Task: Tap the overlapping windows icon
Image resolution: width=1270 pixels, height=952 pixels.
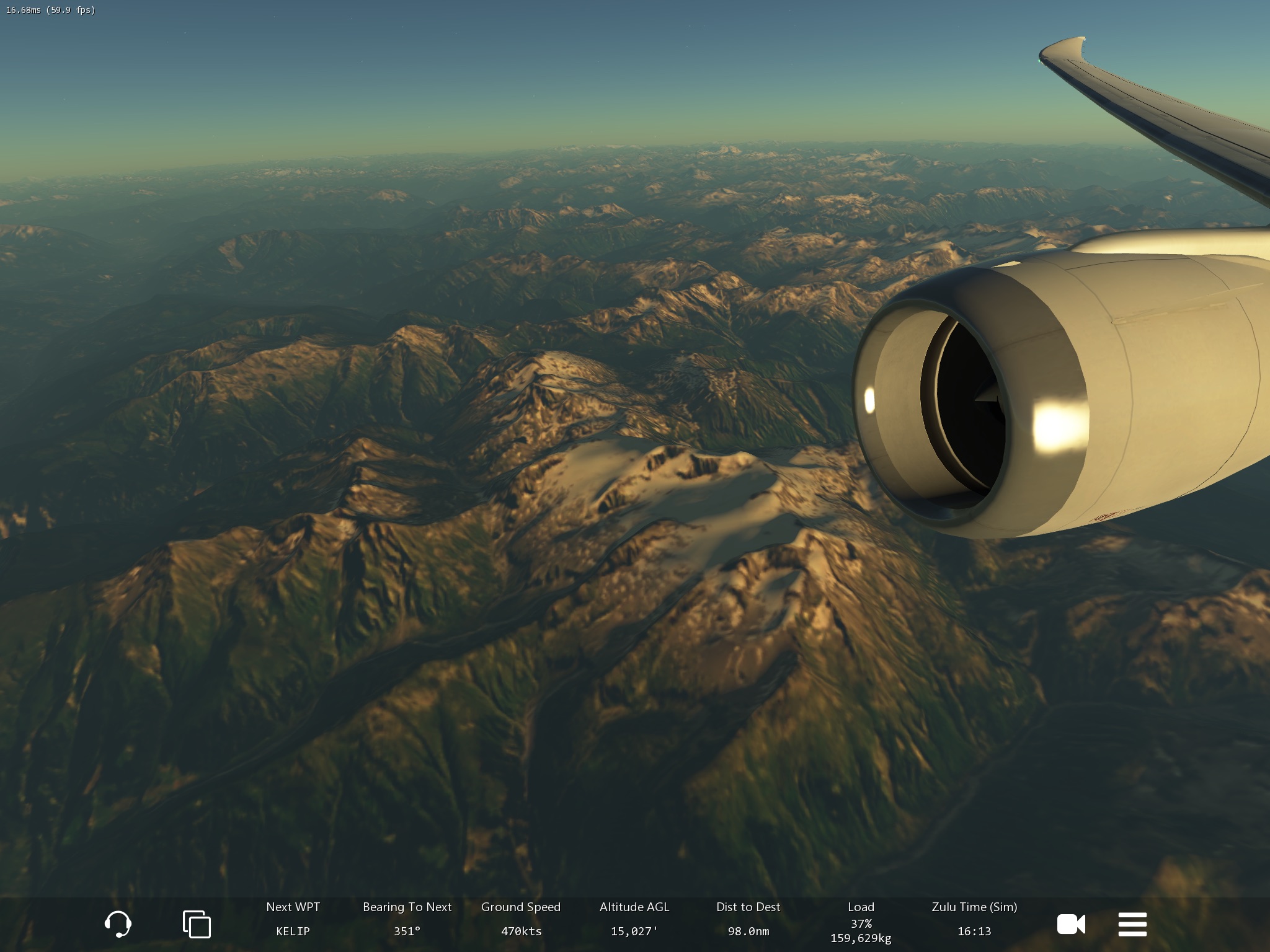Action: 197,924
